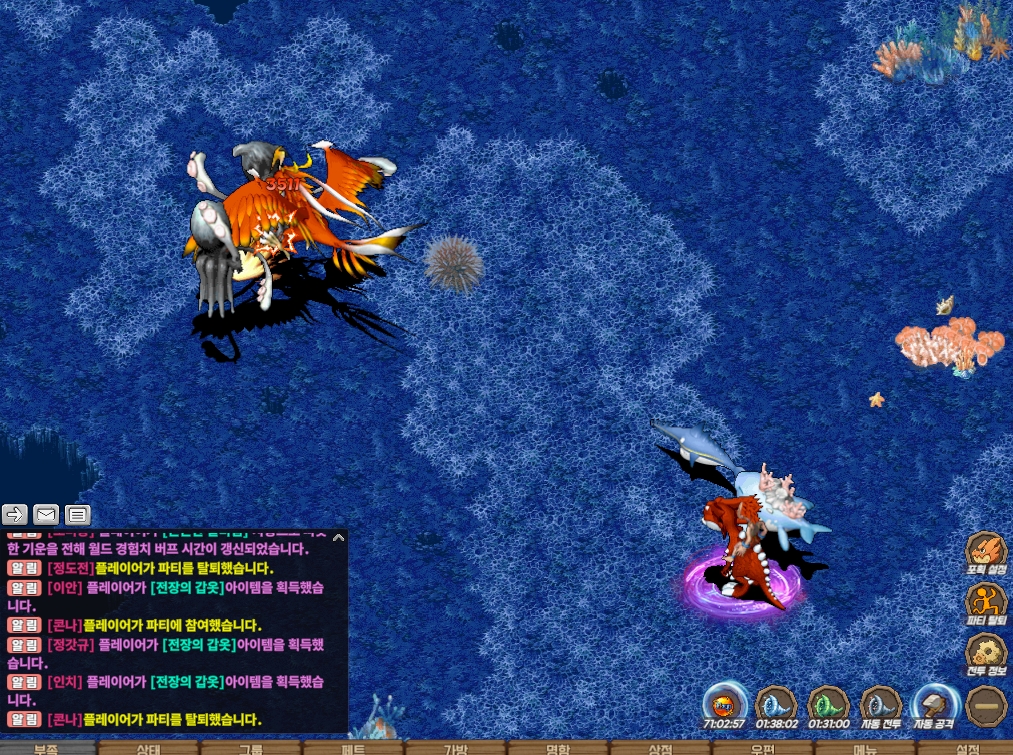Open the 상점 shop tab
1013x755 pixels.
point(660,748)
